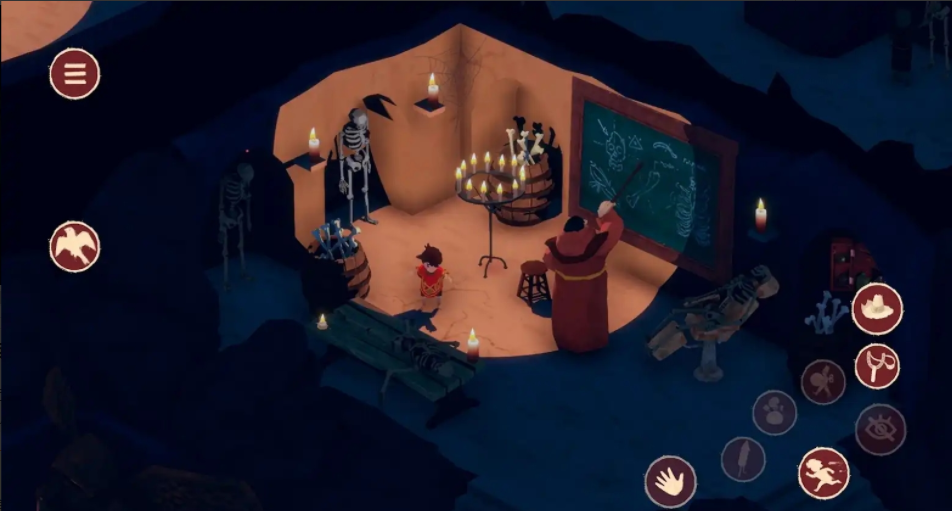Tap the open hand interact button
This screenshot has width=952, height=511.
(670, 481)
